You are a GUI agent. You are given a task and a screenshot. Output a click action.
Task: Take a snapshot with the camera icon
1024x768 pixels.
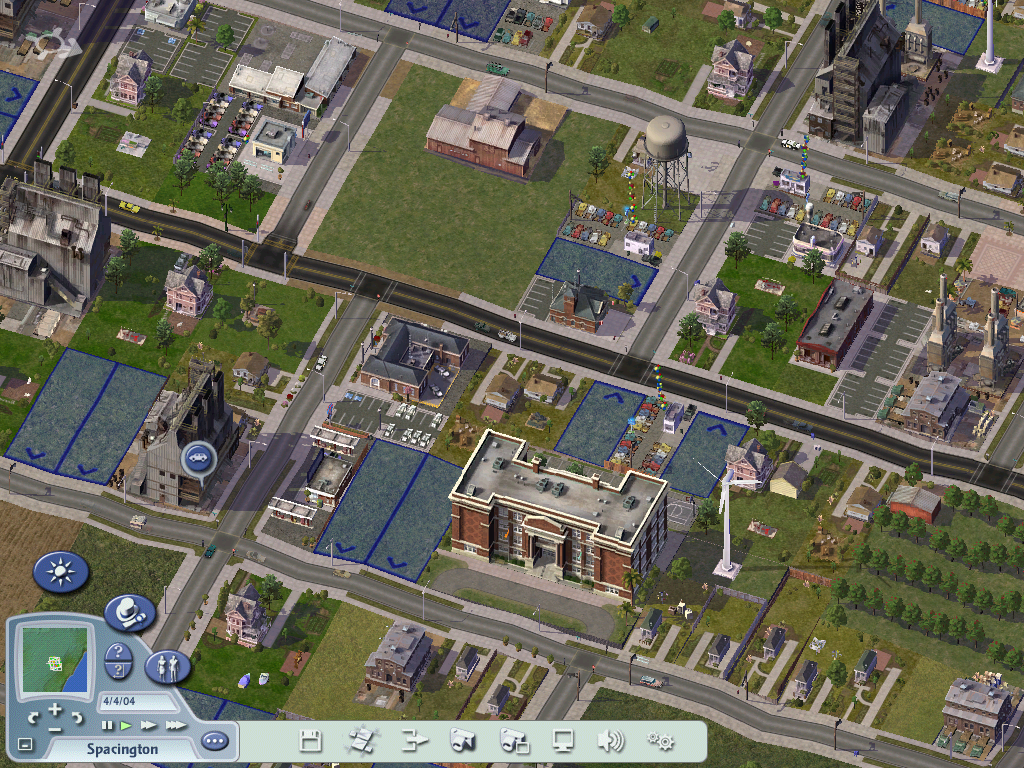point(462,741)
